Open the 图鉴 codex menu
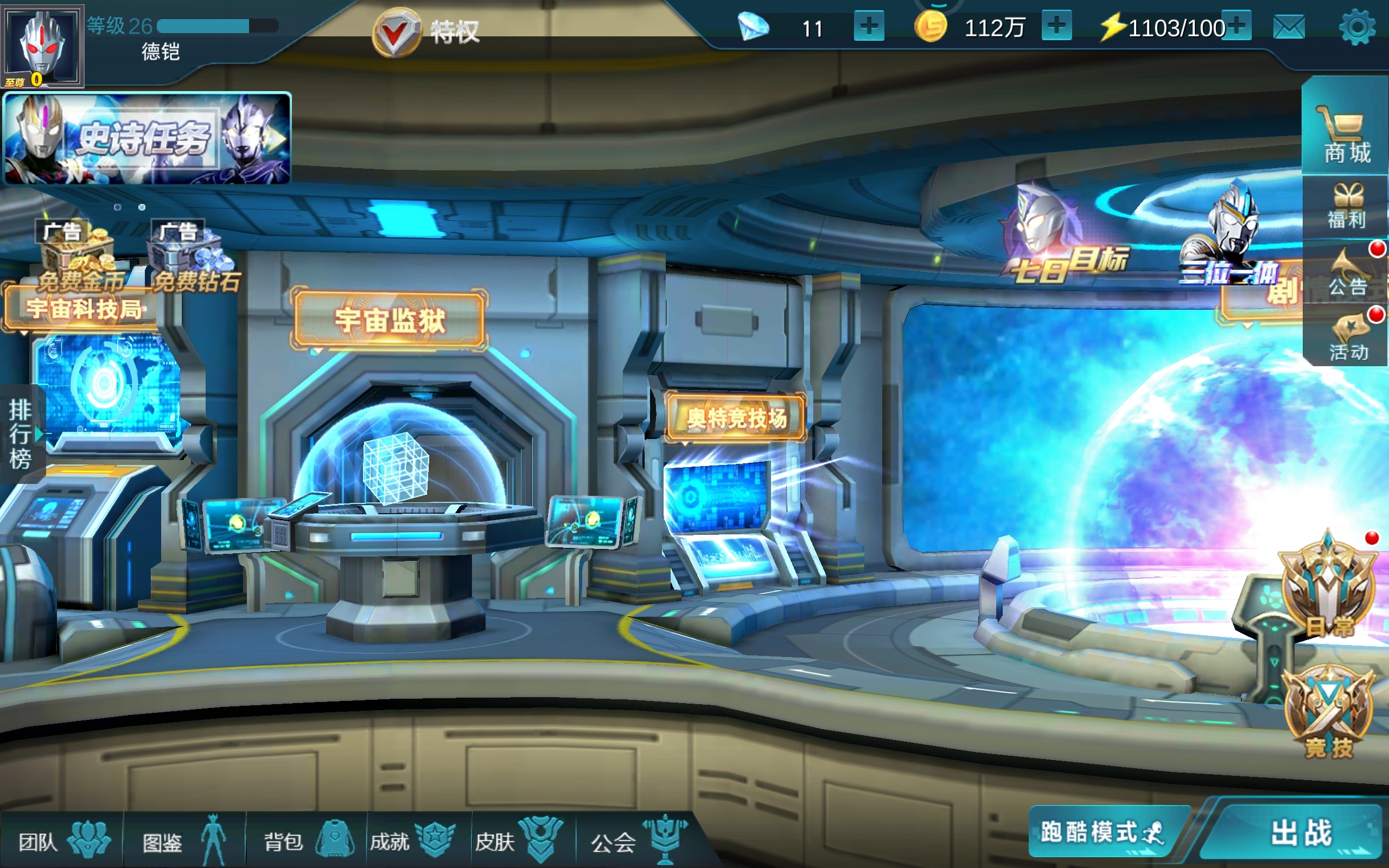The height and width of the screenshot is (868, 1389). tap(184, 841)
